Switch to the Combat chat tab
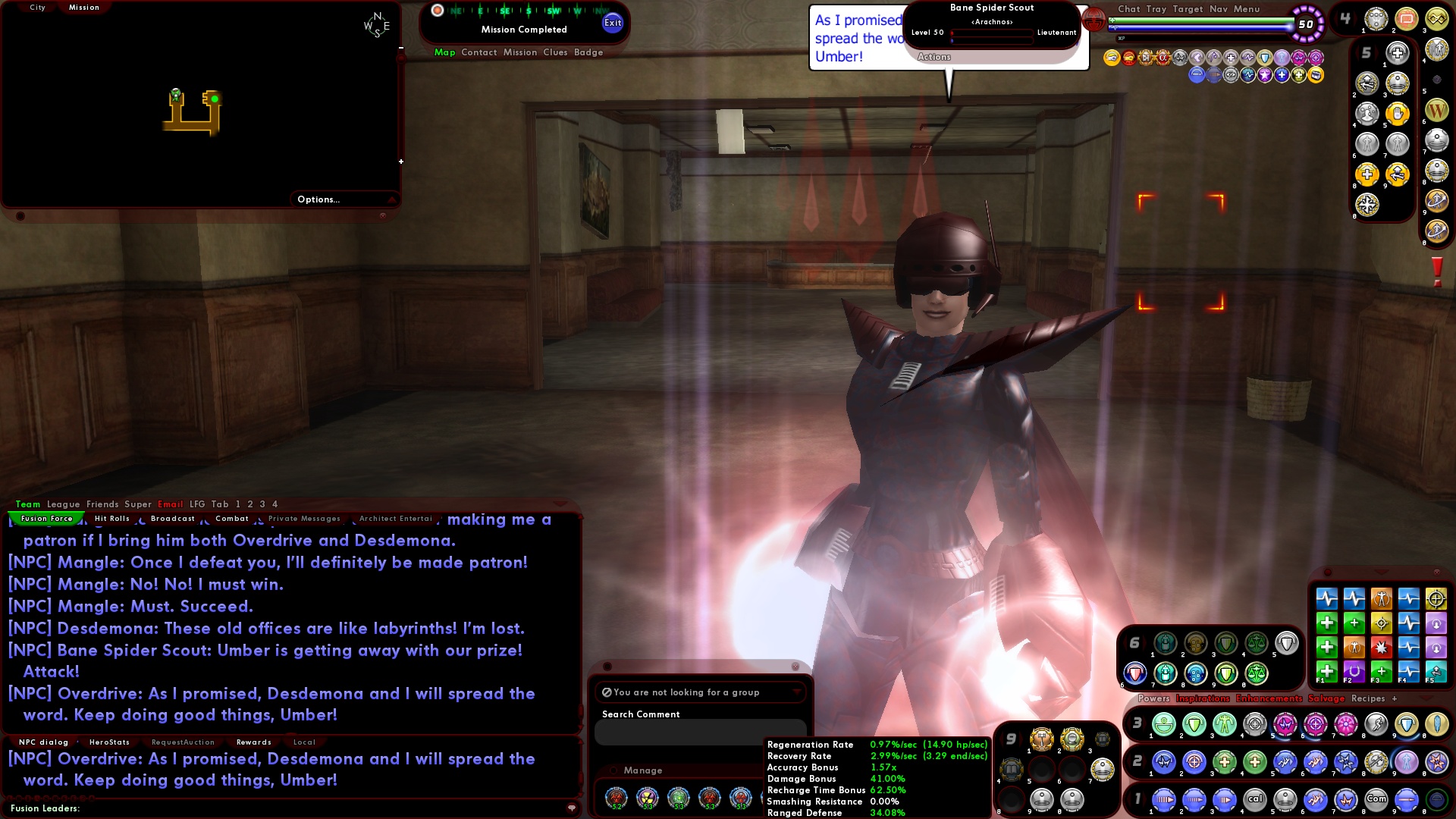The height and width of the screenshot is (819, 1456). [x=233, y=519]
